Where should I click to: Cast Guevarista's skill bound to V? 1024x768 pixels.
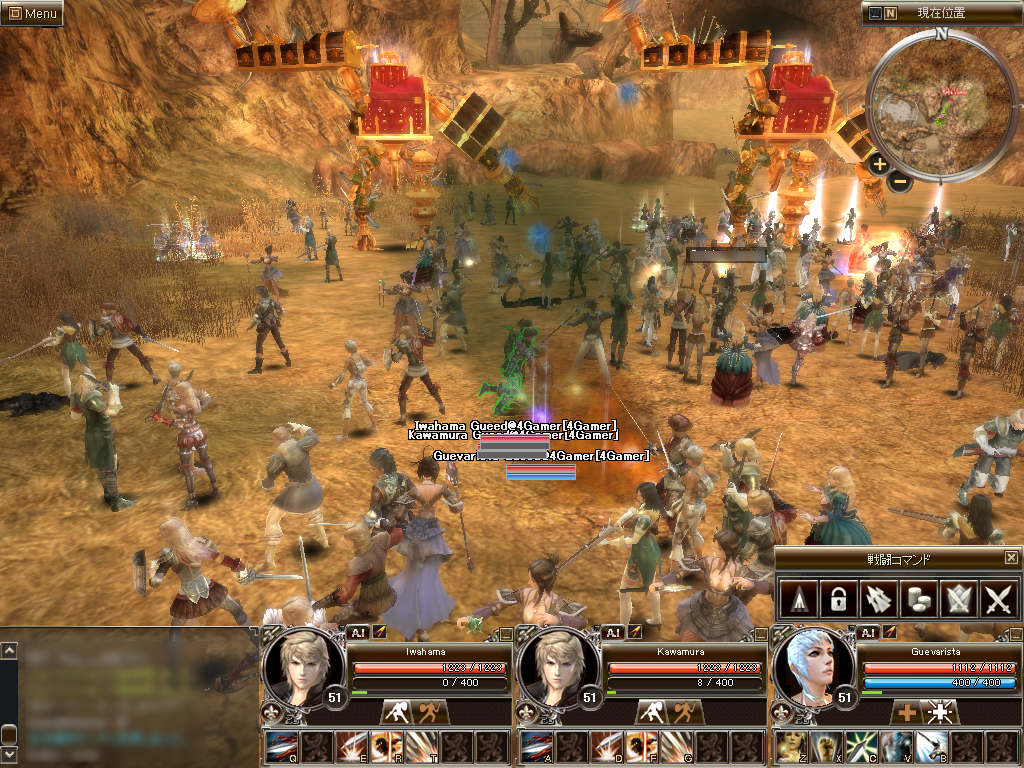(897, 747)
